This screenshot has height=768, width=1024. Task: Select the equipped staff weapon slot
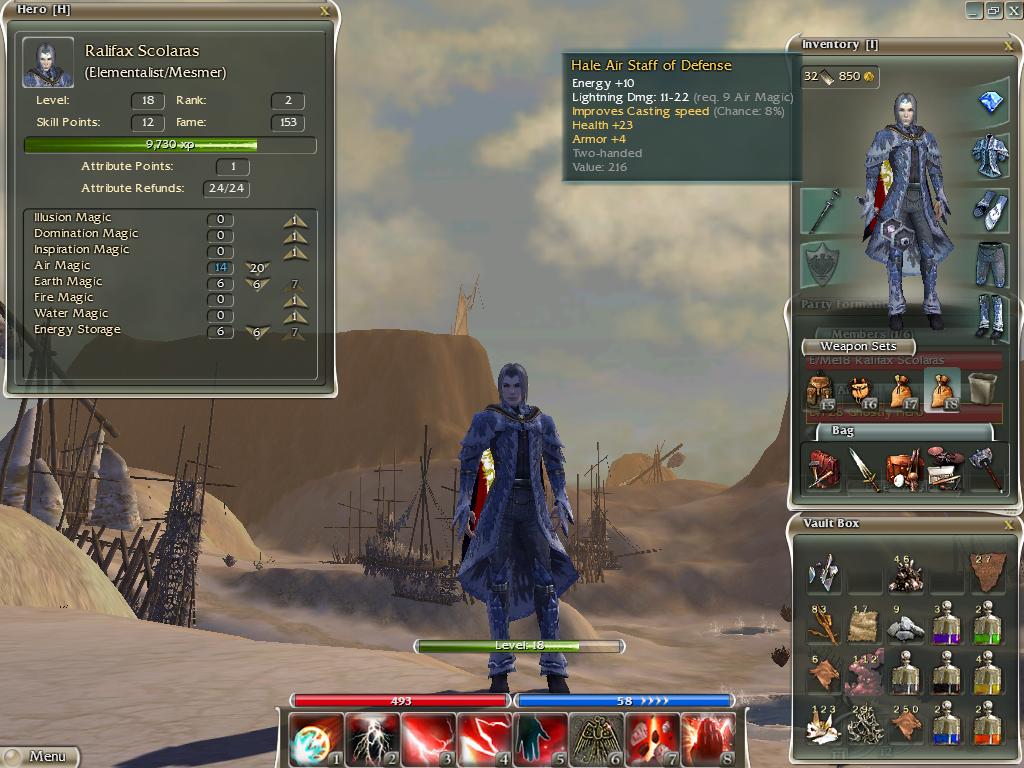(x=822, y=211)
